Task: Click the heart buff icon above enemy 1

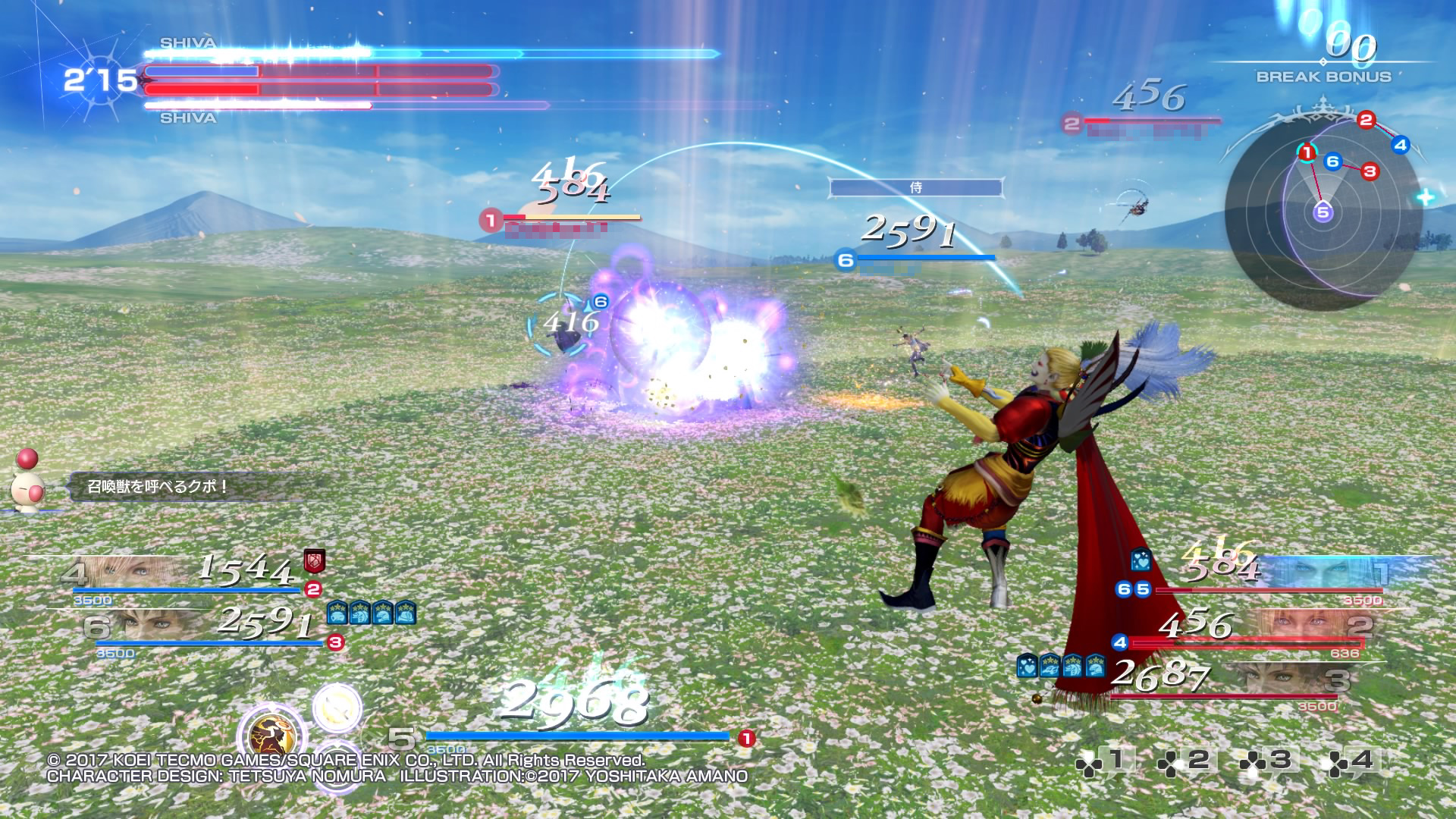Action: [x=1141, y=561]
